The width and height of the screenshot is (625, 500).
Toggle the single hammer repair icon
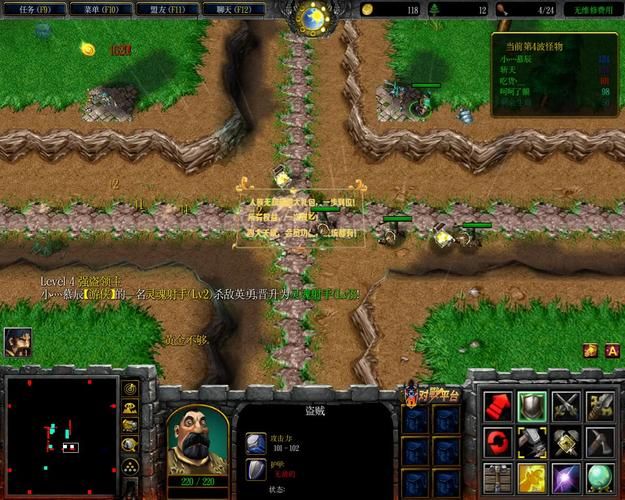[x=532, y=440]
